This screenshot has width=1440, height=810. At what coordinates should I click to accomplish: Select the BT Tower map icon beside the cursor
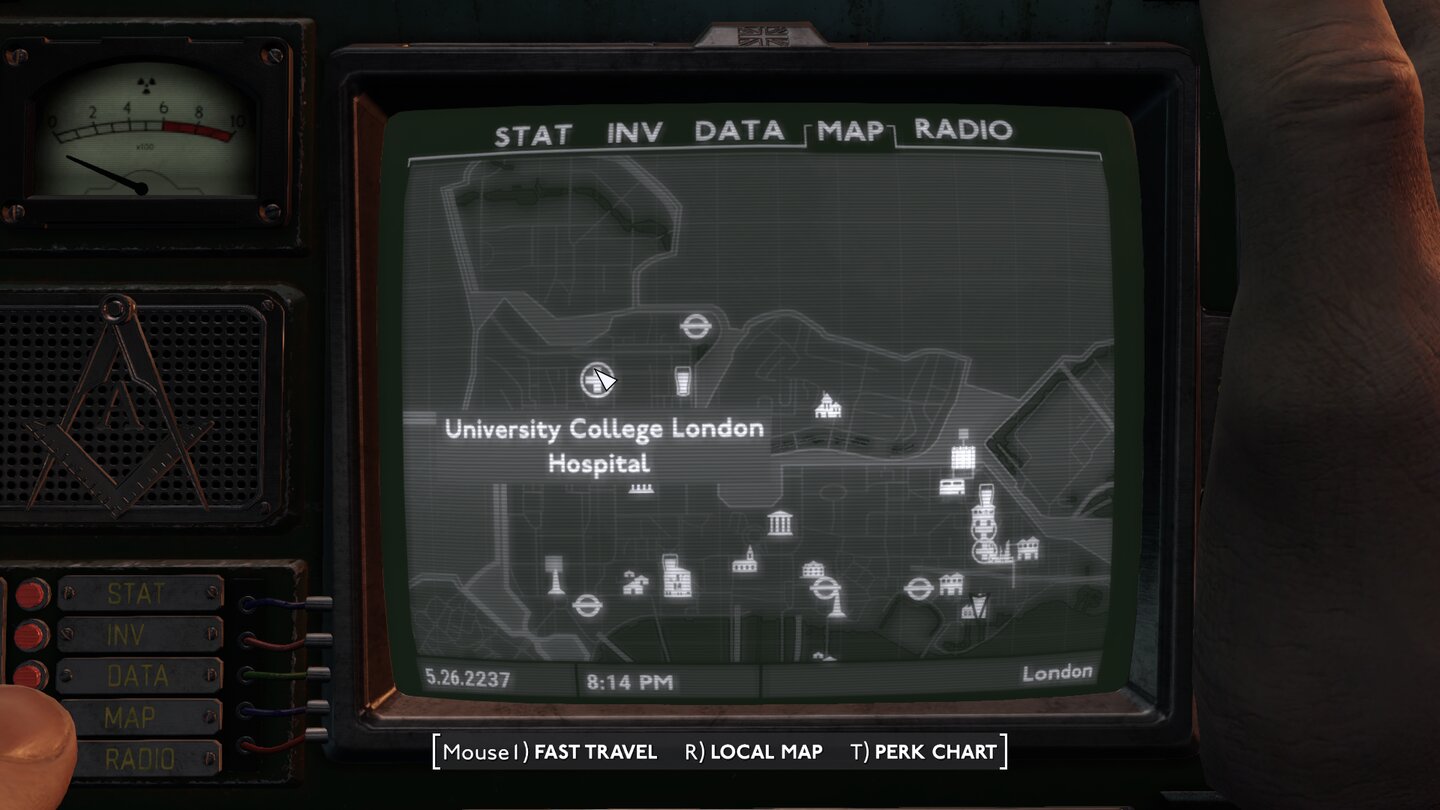point(682,380)
